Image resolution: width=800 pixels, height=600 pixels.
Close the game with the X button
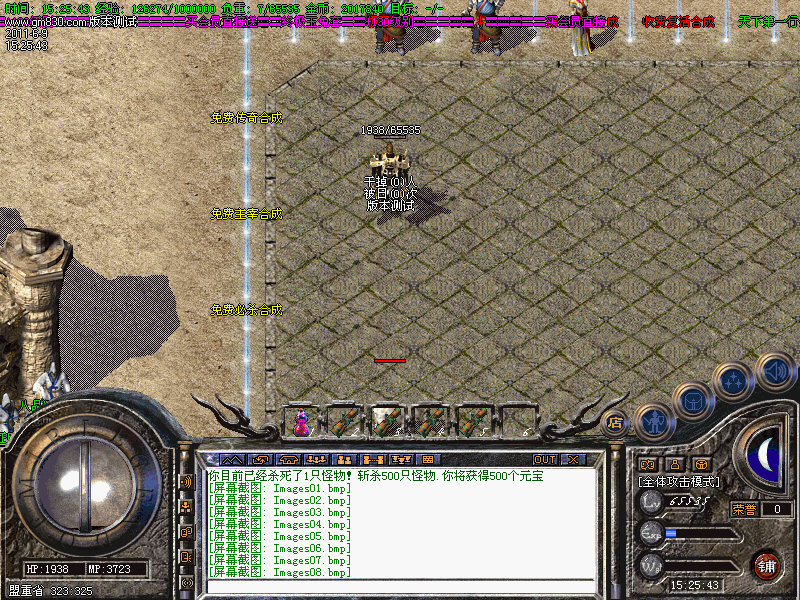(x=573, y=460)
